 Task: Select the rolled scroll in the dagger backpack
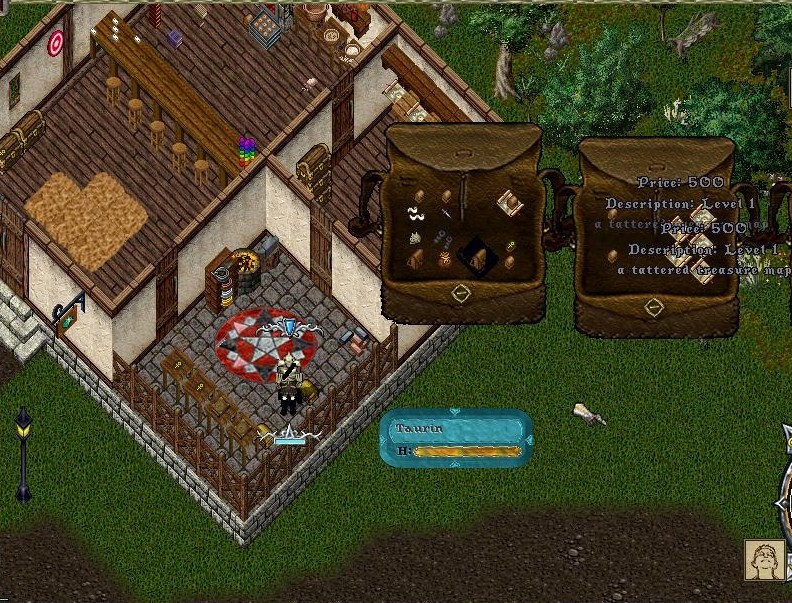[x=512, y=203]
